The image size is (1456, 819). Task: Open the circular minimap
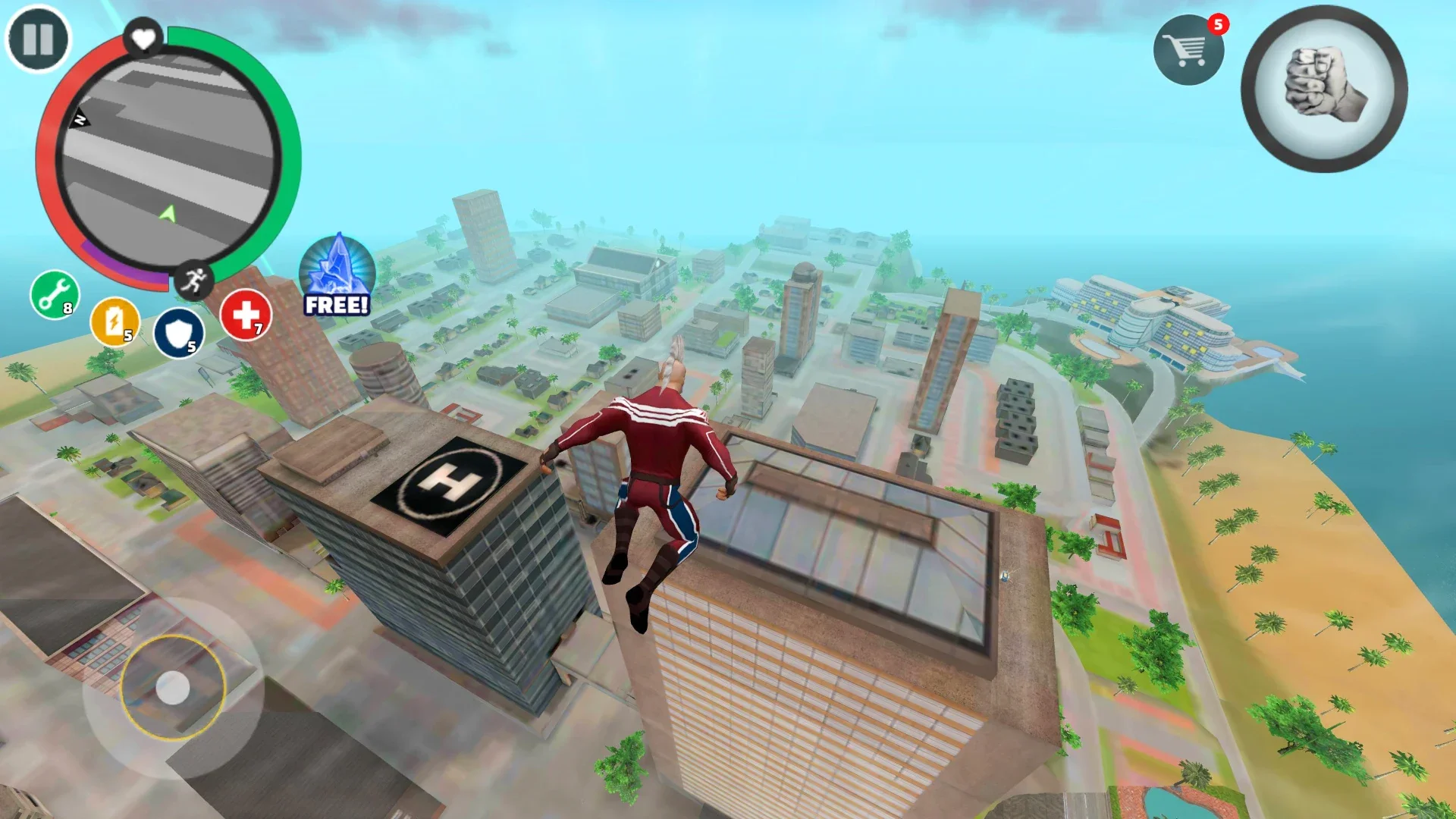(x=168, y=158)
